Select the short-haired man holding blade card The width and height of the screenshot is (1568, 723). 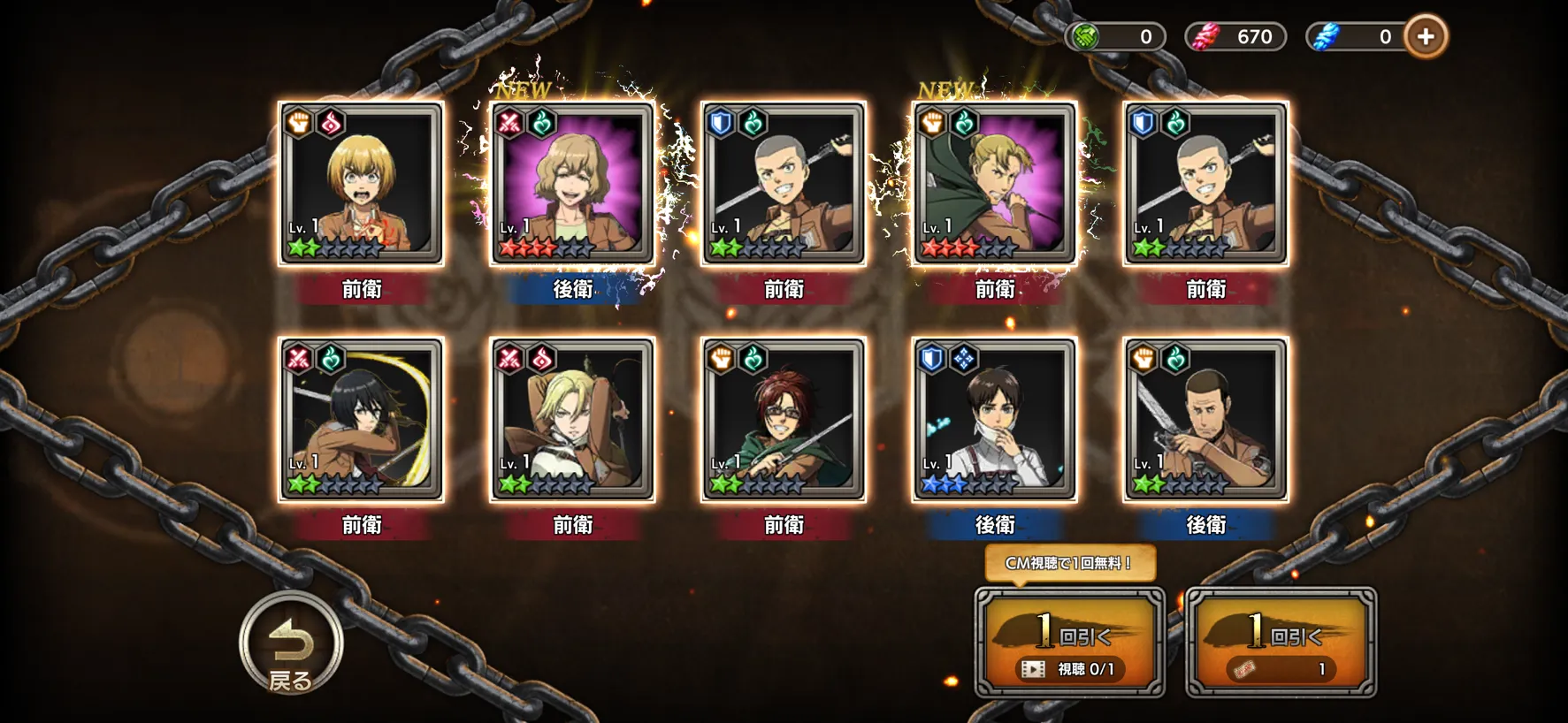(x=1205, y=419)
